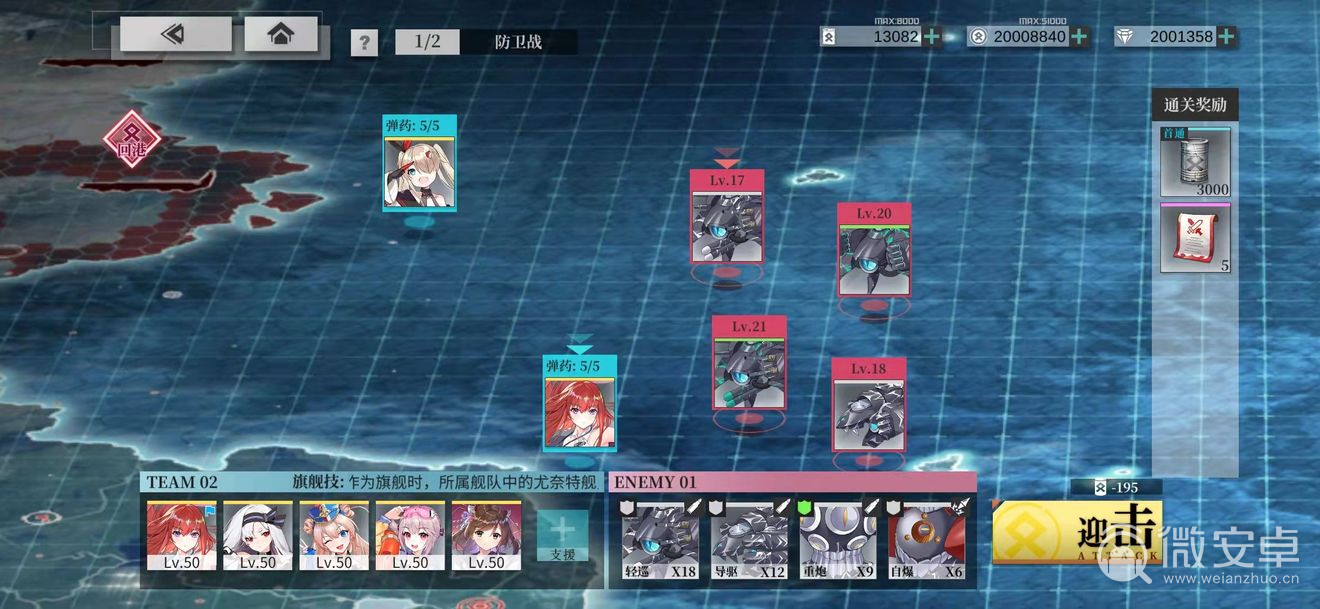Viewport: 1320px width, 609px height.
Task: Add more of the 13082 resource
Action: (x=932, y=37)
